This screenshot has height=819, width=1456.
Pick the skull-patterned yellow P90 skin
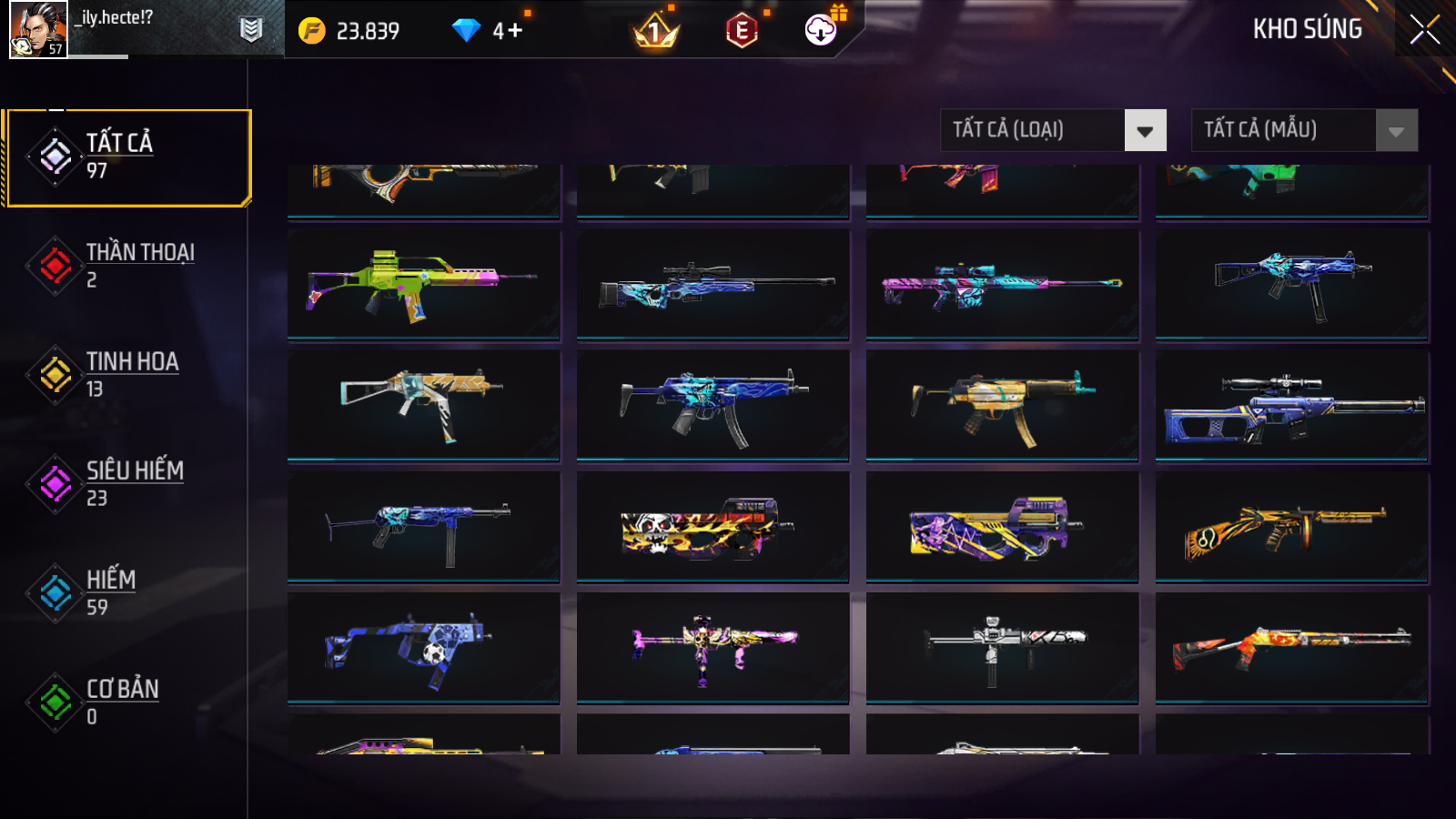pyautogui.click(x=713, y=526)
